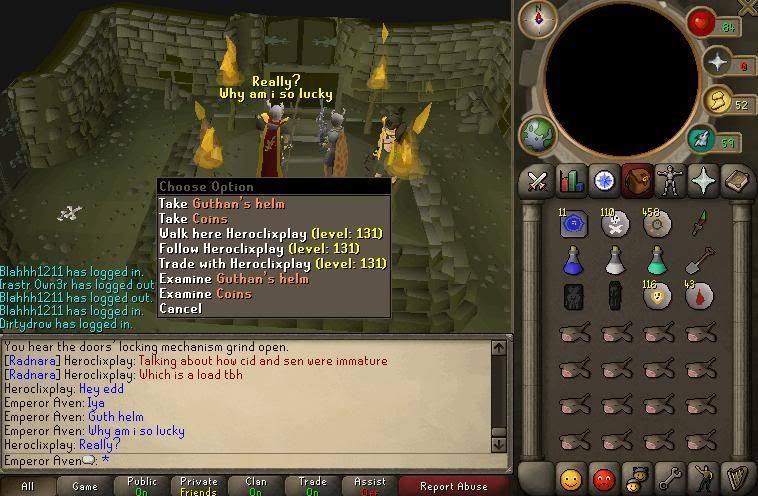This screenshot has width=758, height=496.
Task: Activate the prayer star orb
Action: pos(716,63)
